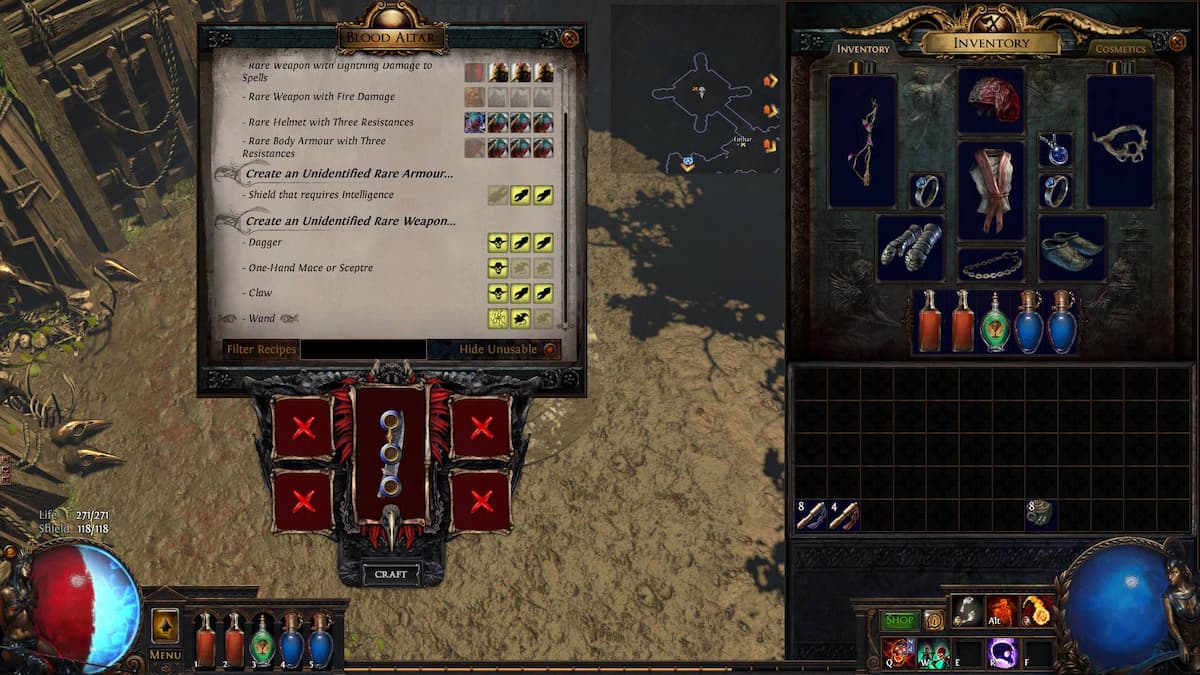Screen dimensions: 1200x675
Task: Click the Craft button
Action: pos(390,575)
